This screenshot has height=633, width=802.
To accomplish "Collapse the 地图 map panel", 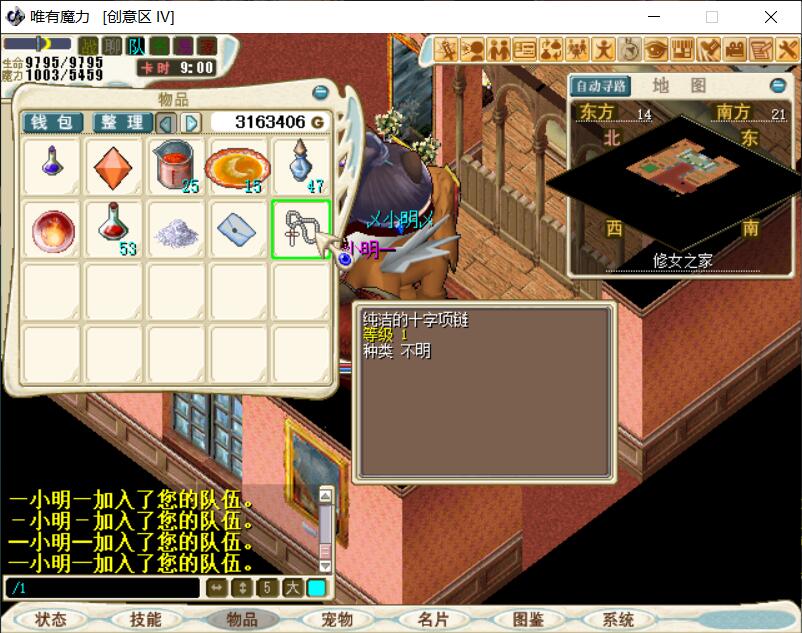I will click(777, 86).
